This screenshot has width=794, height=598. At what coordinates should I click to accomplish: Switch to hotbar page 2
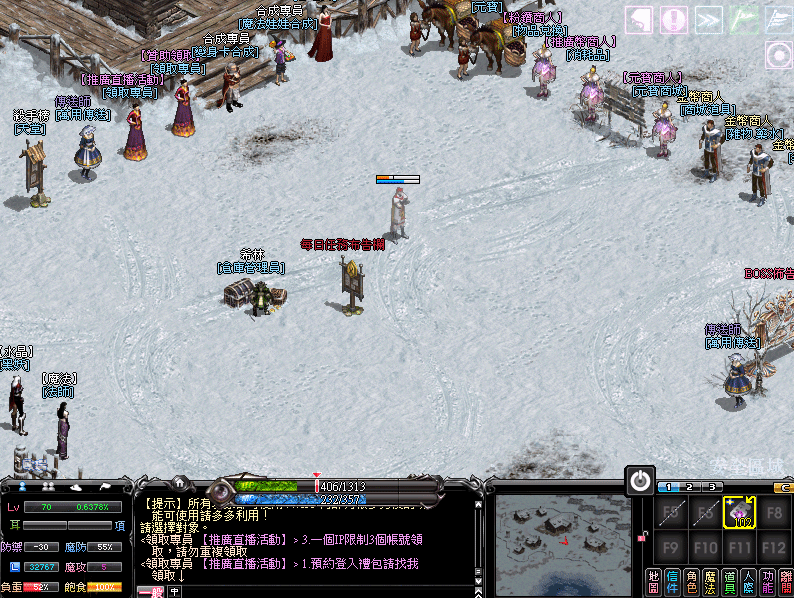click(690, 487)
